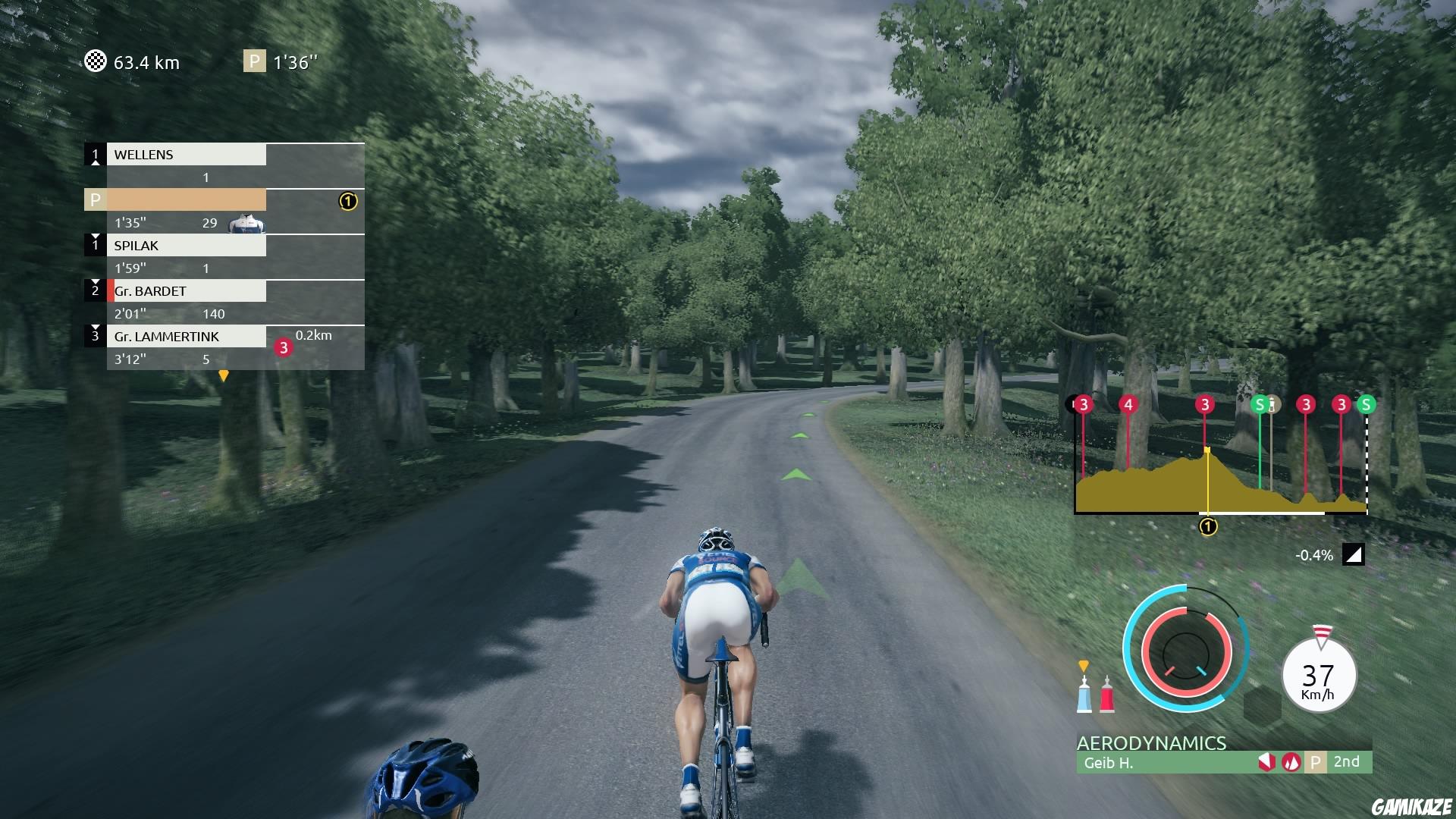Screen dimensions: 1456x819
Task: Toggle the yellow diamond marker above the gel icons
Action: point(1084,664)
